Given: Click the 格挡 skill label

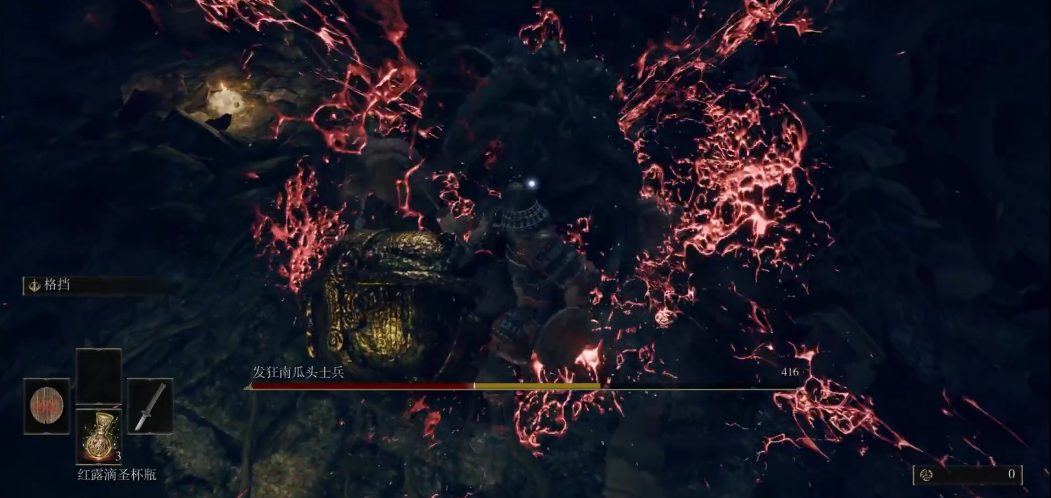Looking at the screenshot, I should [59, 285].
